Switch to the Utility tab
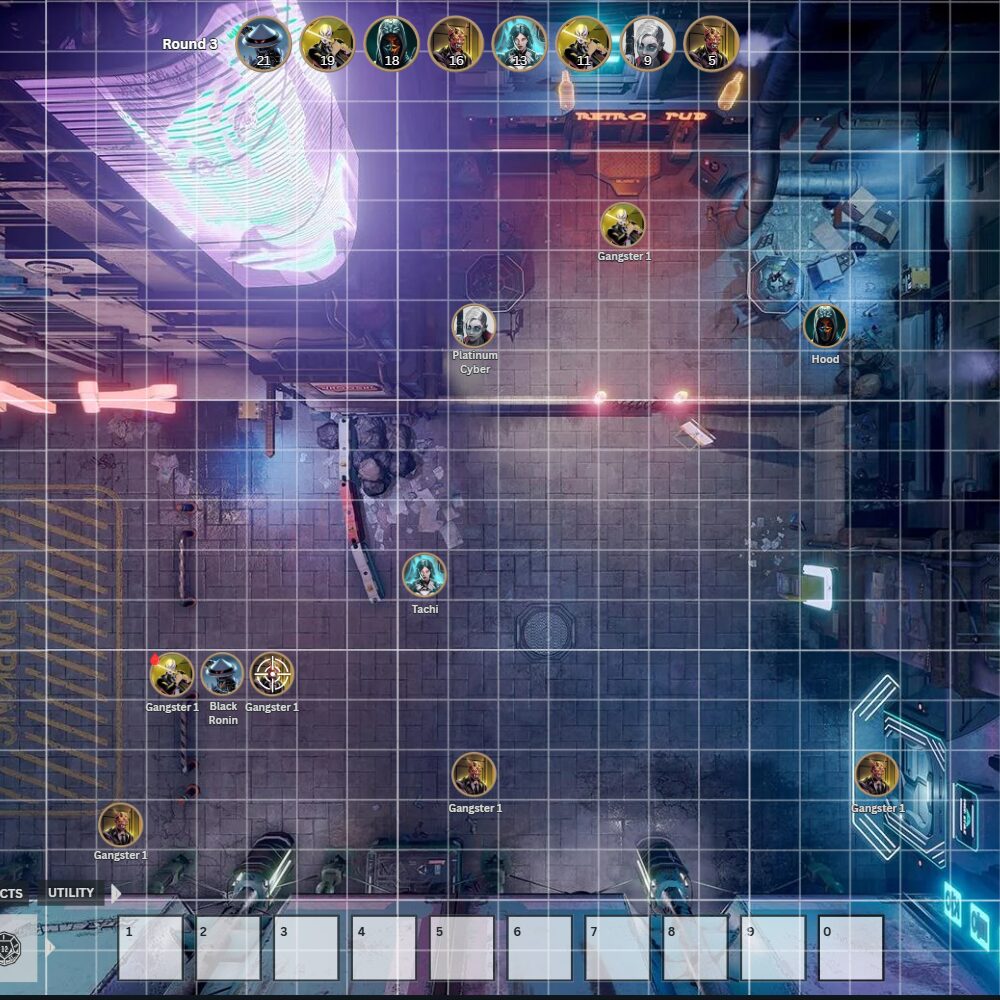The image size is (1000, 1000). [x=71, y=893]
